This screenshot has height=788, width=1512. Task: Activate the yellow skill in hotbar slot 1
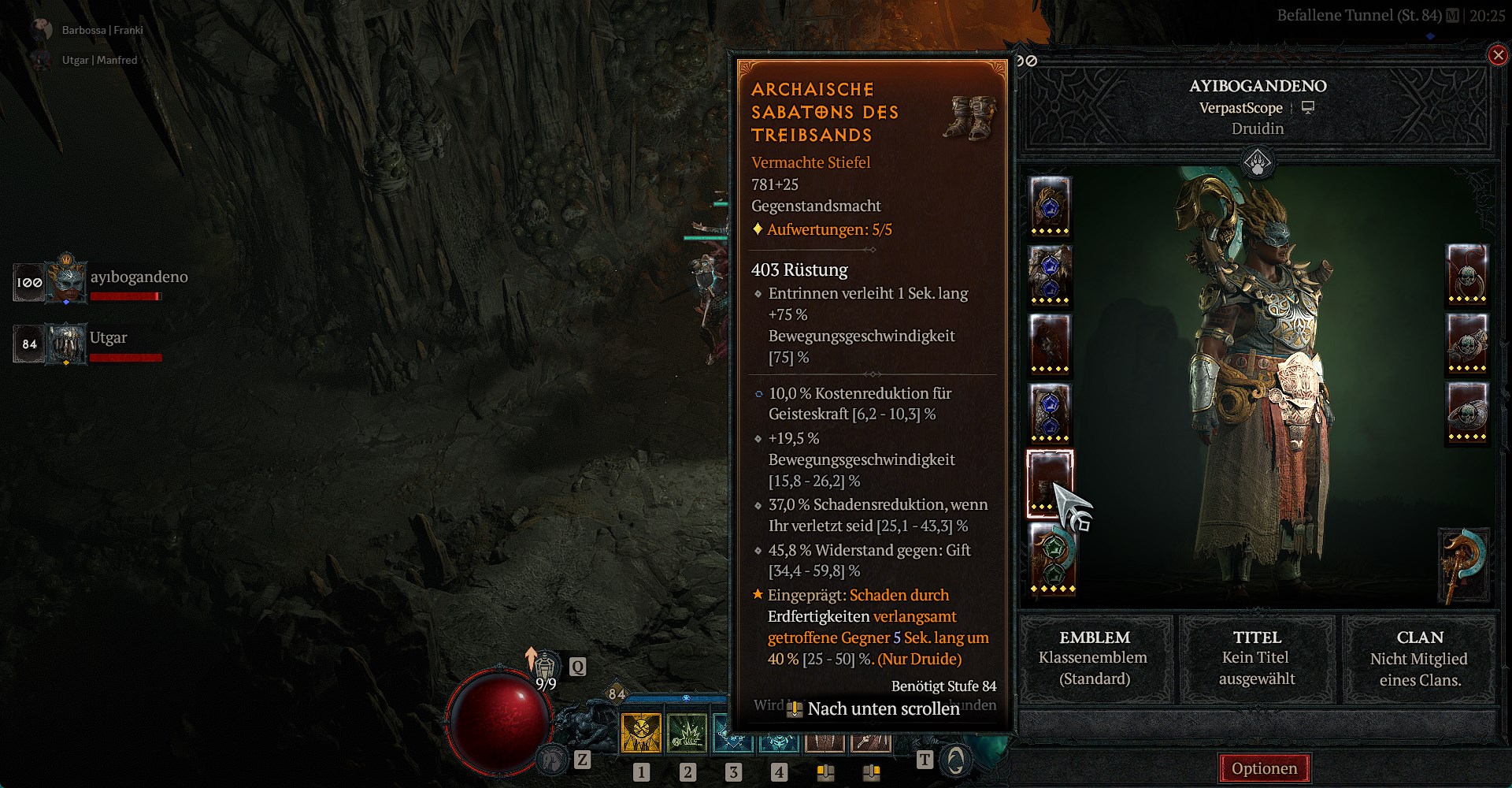pos(642,733)
